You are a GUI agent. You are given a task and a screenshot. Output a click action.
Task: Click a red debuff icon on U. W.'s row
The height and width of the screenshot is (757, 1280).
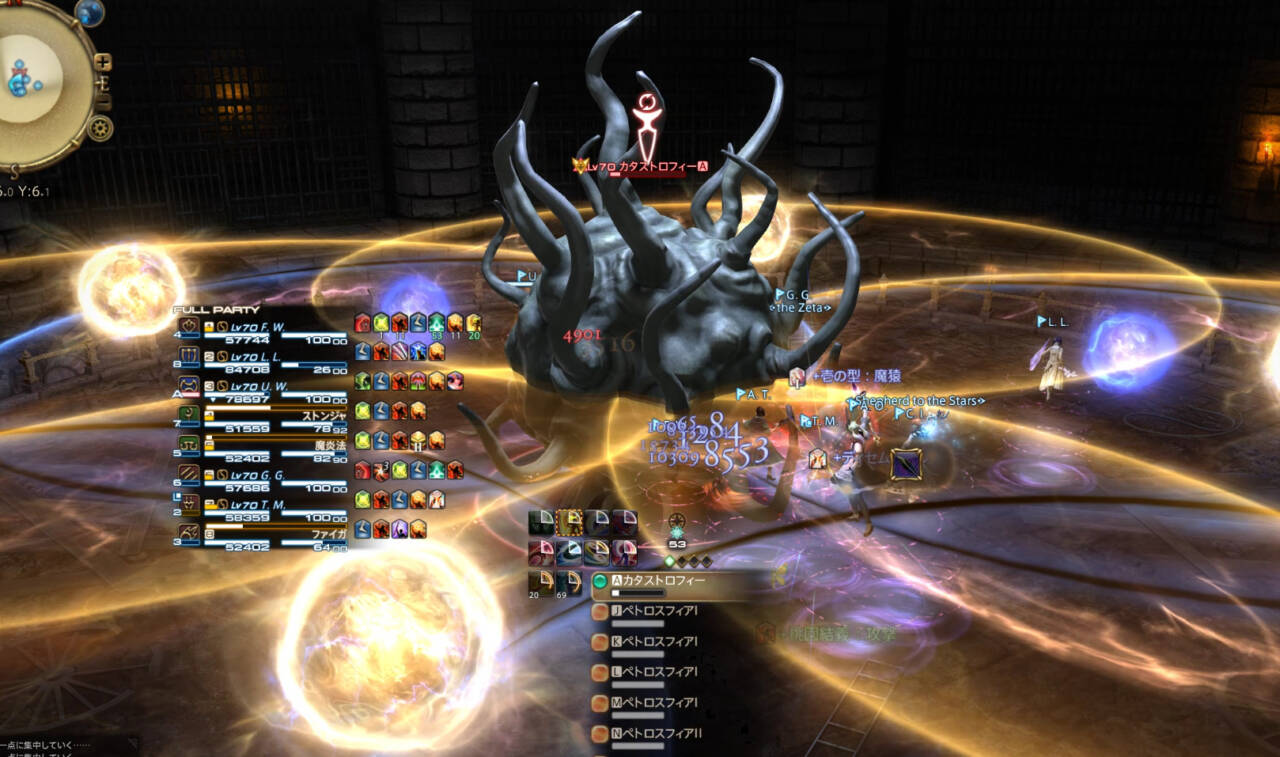pyautogui.click(x=397, y=381)
